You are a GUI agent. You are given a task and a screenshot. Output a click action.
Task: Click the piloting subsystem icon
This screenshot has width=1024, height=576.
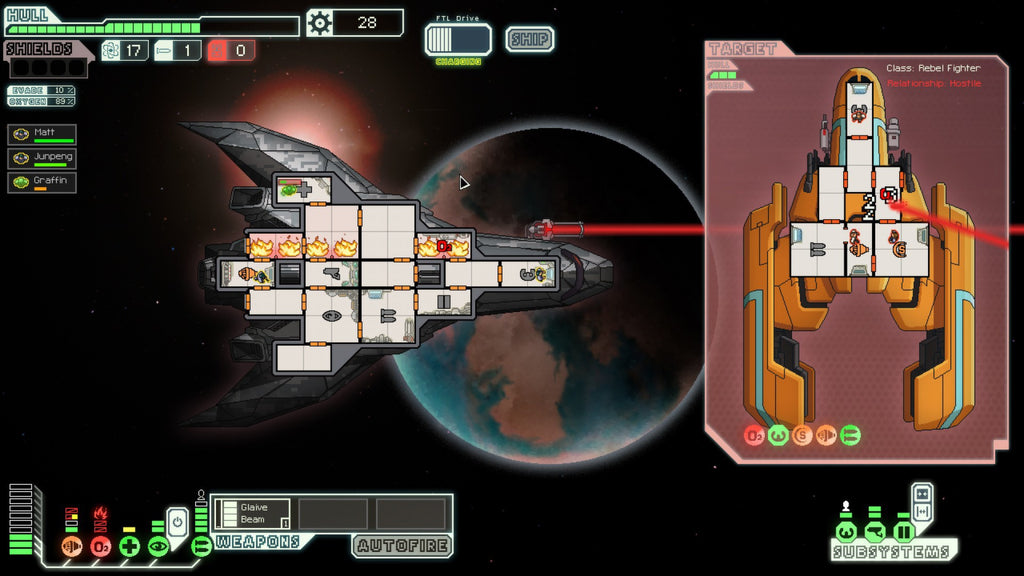[x=846, y=531]
